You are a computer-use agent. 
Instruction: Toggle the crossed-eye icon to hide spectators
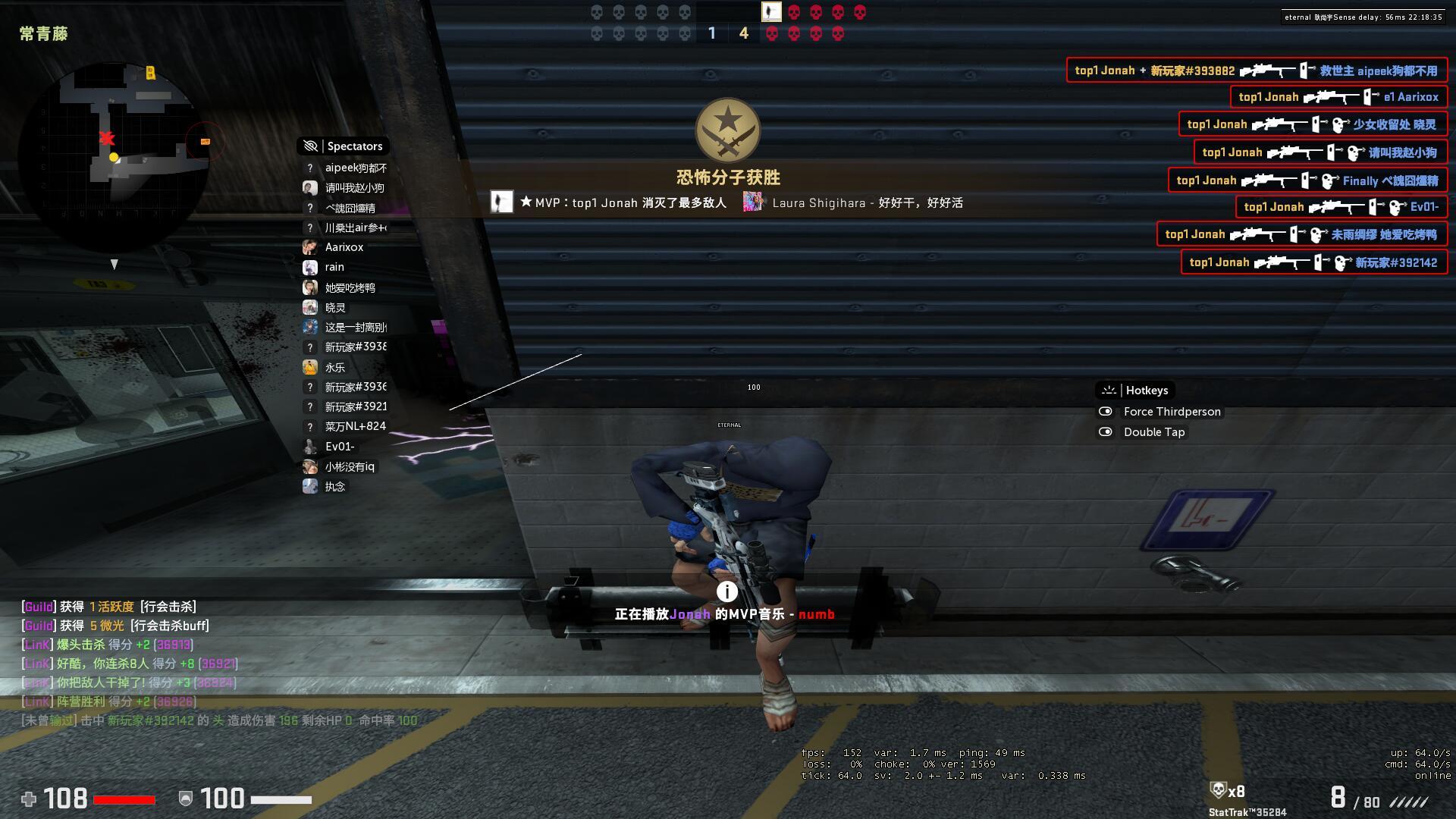pos(310,146)
